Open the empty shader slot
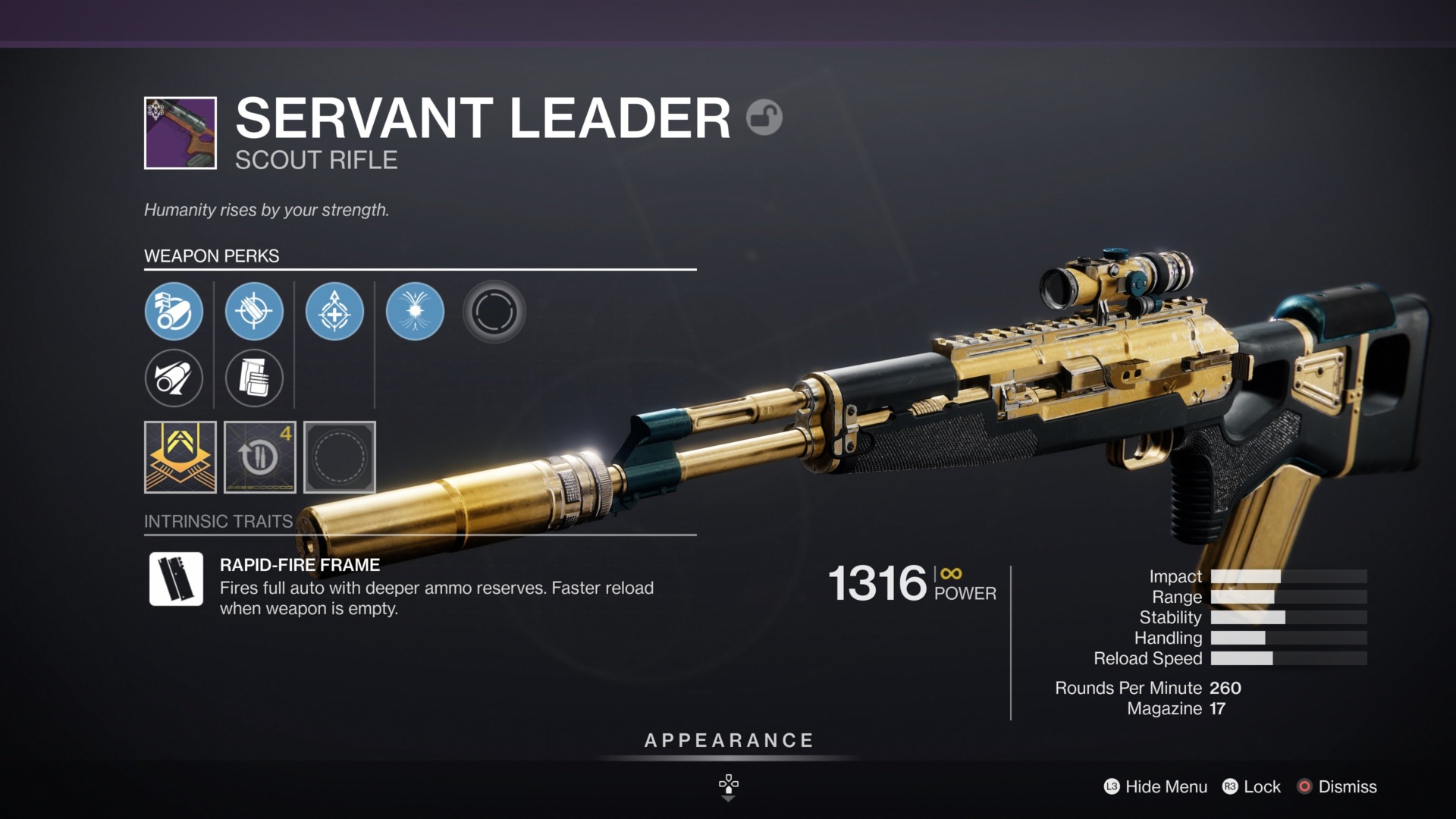This screenshot has width=1456, height=819. 339,457
